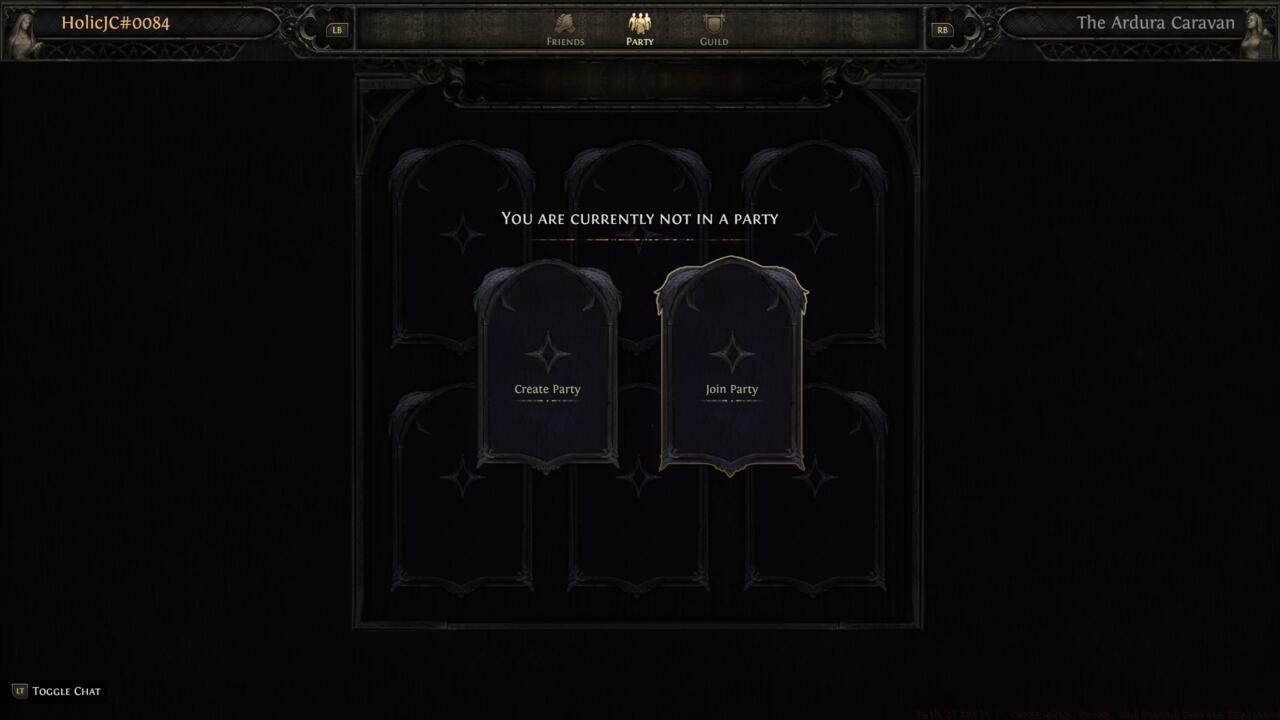Select the star emblem inside Join Party panel
Screen dimensions: 1280x720
pyautogui.click(x=731, y=353)
